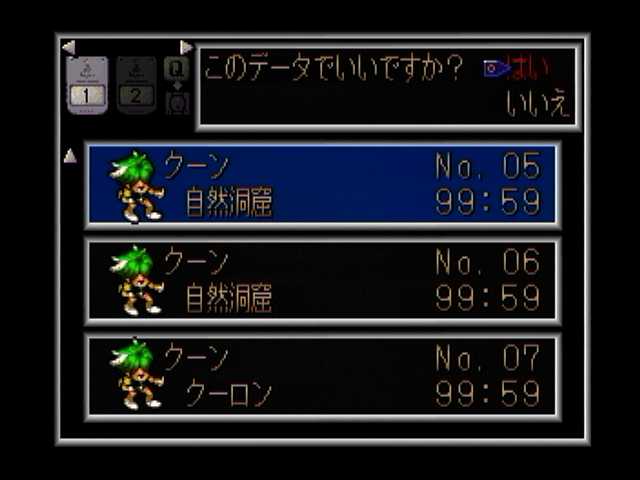Screen dimensions: 640x480
Task: Switch to memory card 2
Action: pos(136,84)
